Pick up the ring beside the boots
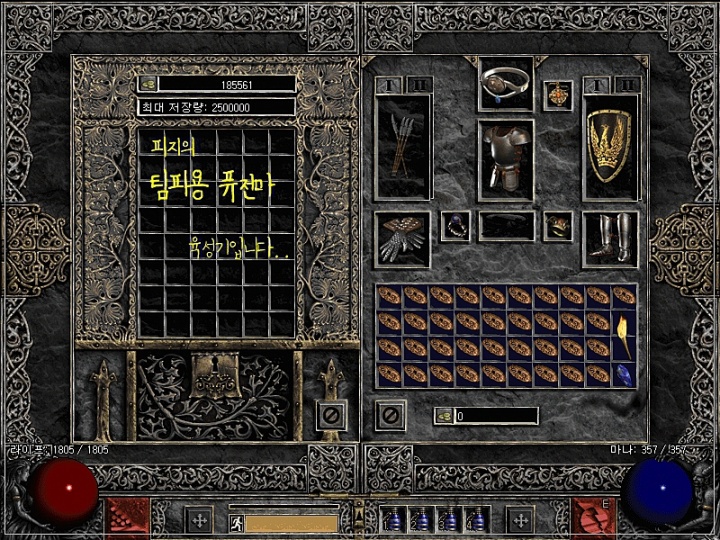The image size is (720, 540). [x=557, y=226]
